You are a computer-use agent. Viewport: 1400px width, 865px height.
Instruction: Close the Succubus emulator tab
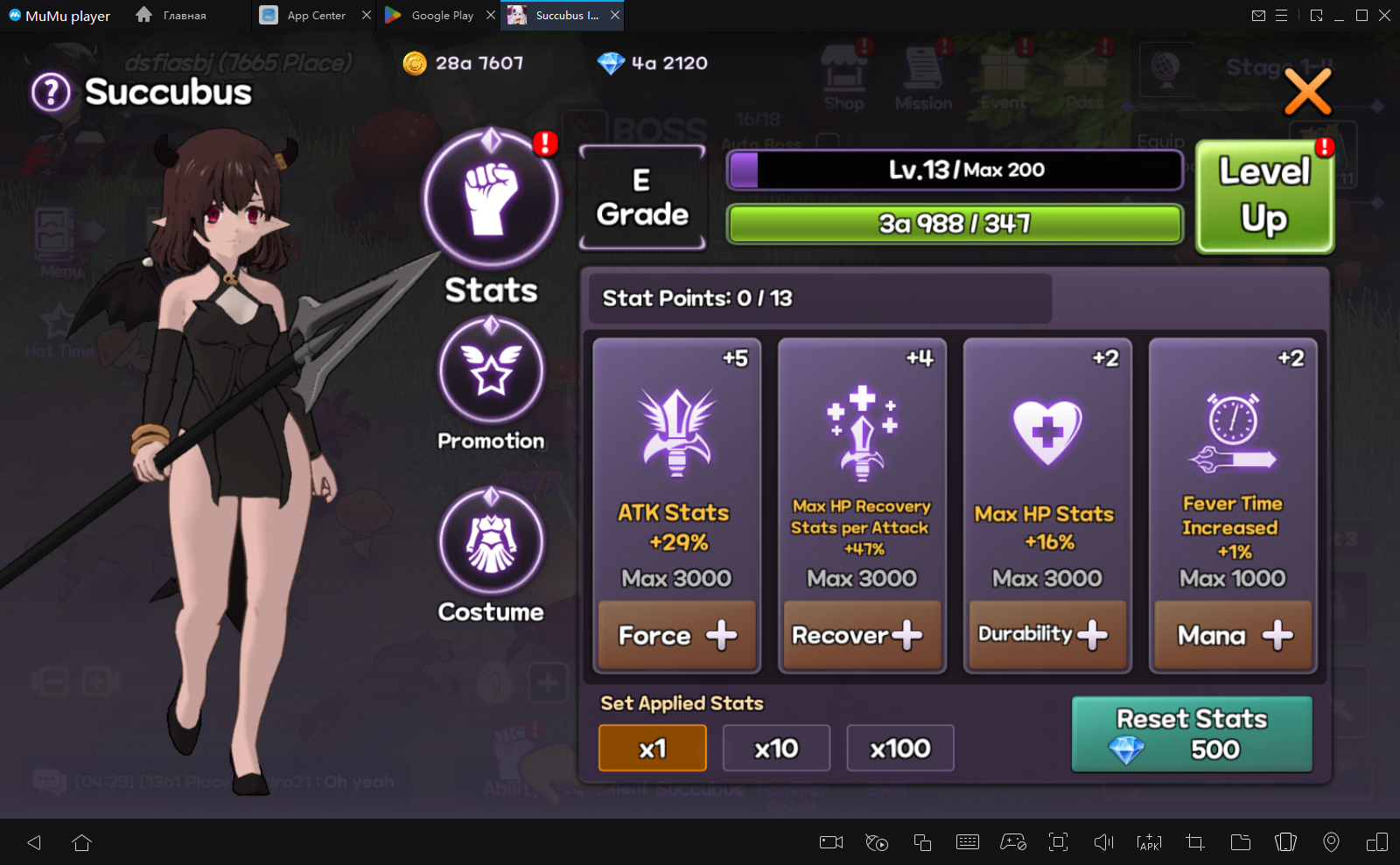point(615,16)
